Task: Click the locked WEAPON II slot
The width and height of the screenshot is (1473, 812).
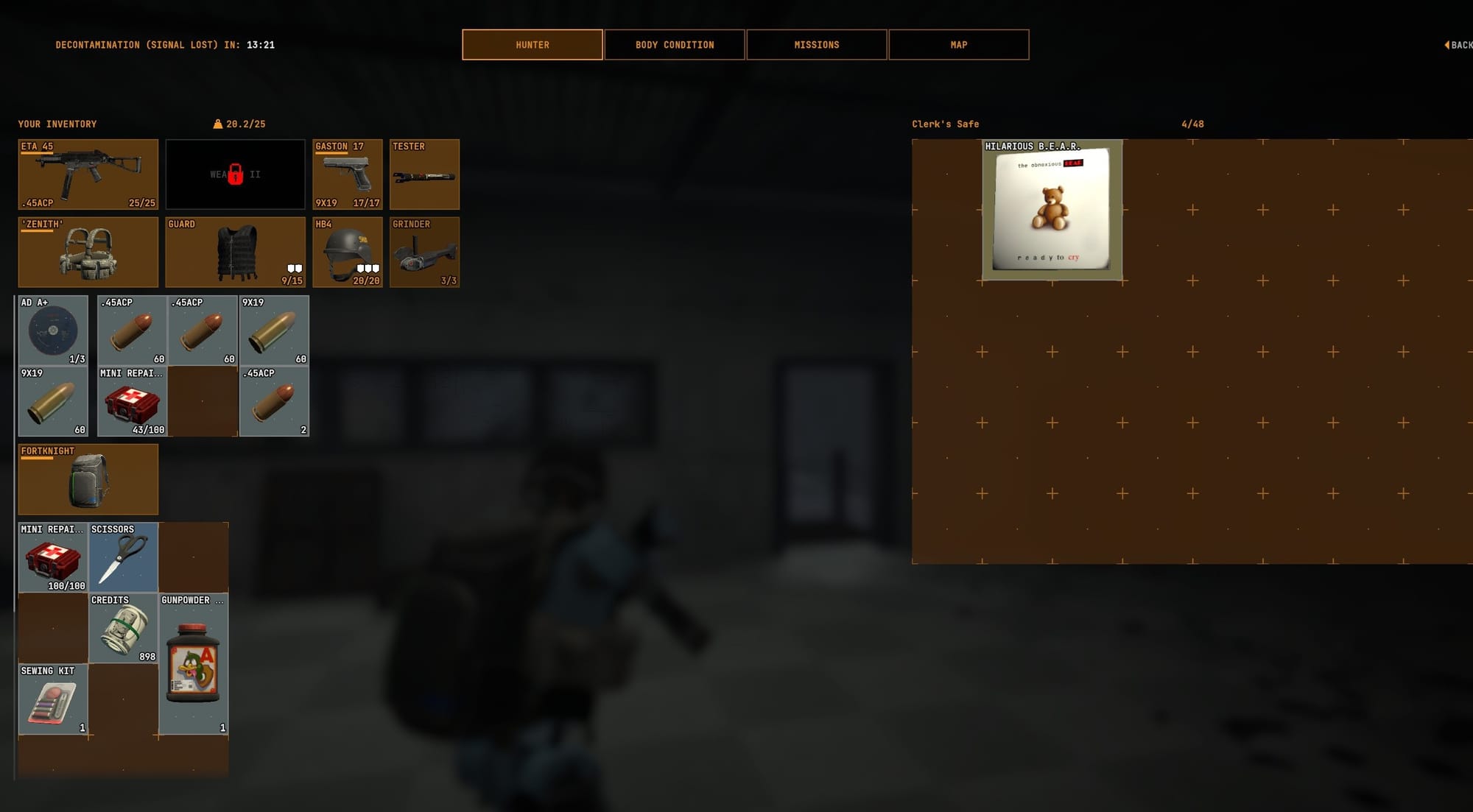Action: pyautogui.click(x=236, y=174)
